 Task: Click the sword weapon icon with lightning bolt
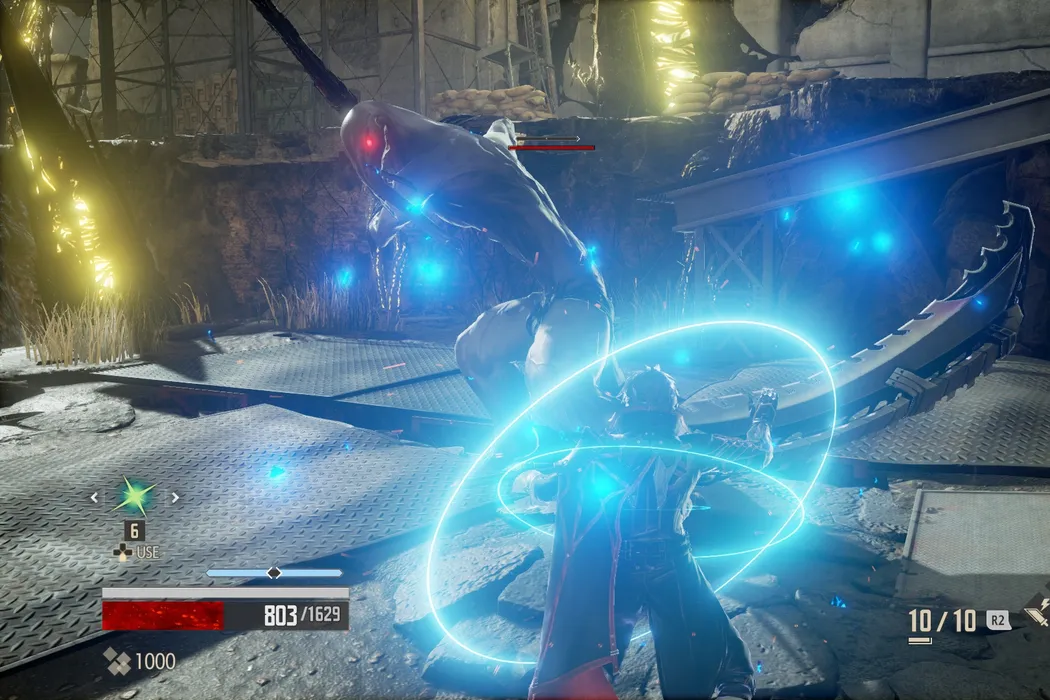(x=1037, y=614)
